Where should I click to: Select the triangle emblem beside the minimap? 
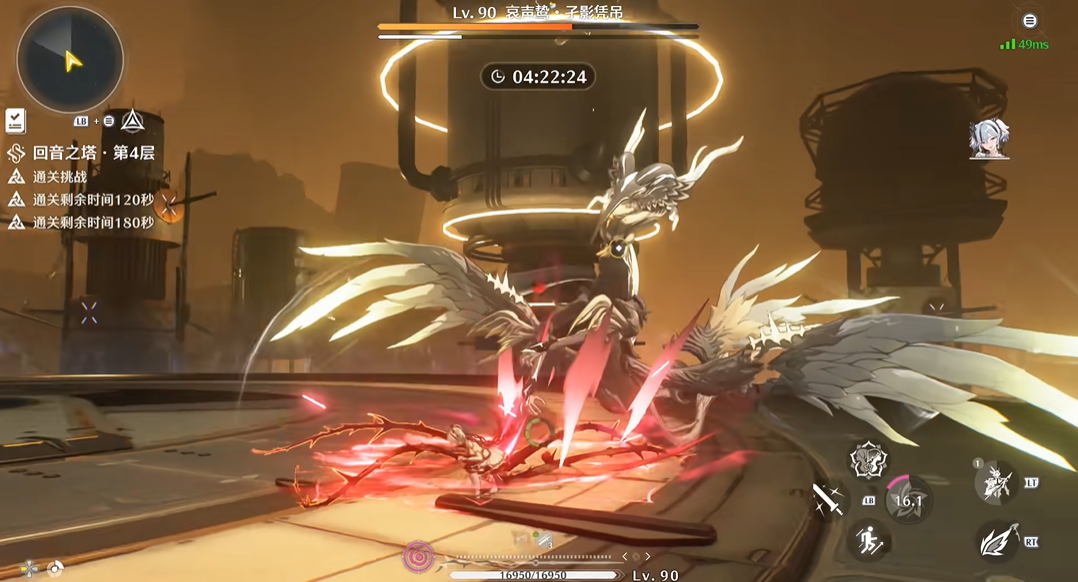pyautogui.click(x=132, y=121)
